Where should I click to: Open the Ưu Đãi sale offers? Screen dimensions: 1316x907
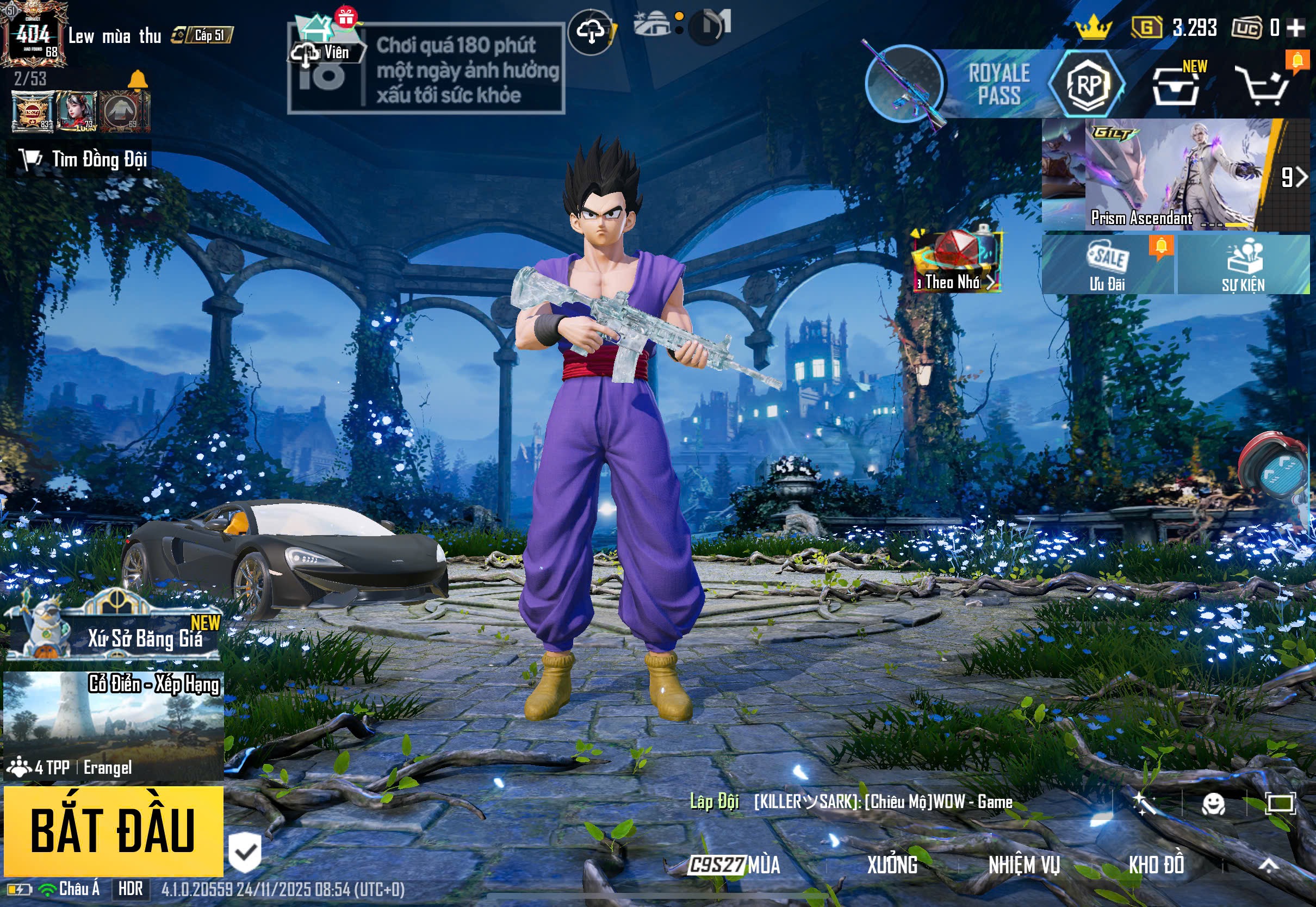click(1107, 265)
